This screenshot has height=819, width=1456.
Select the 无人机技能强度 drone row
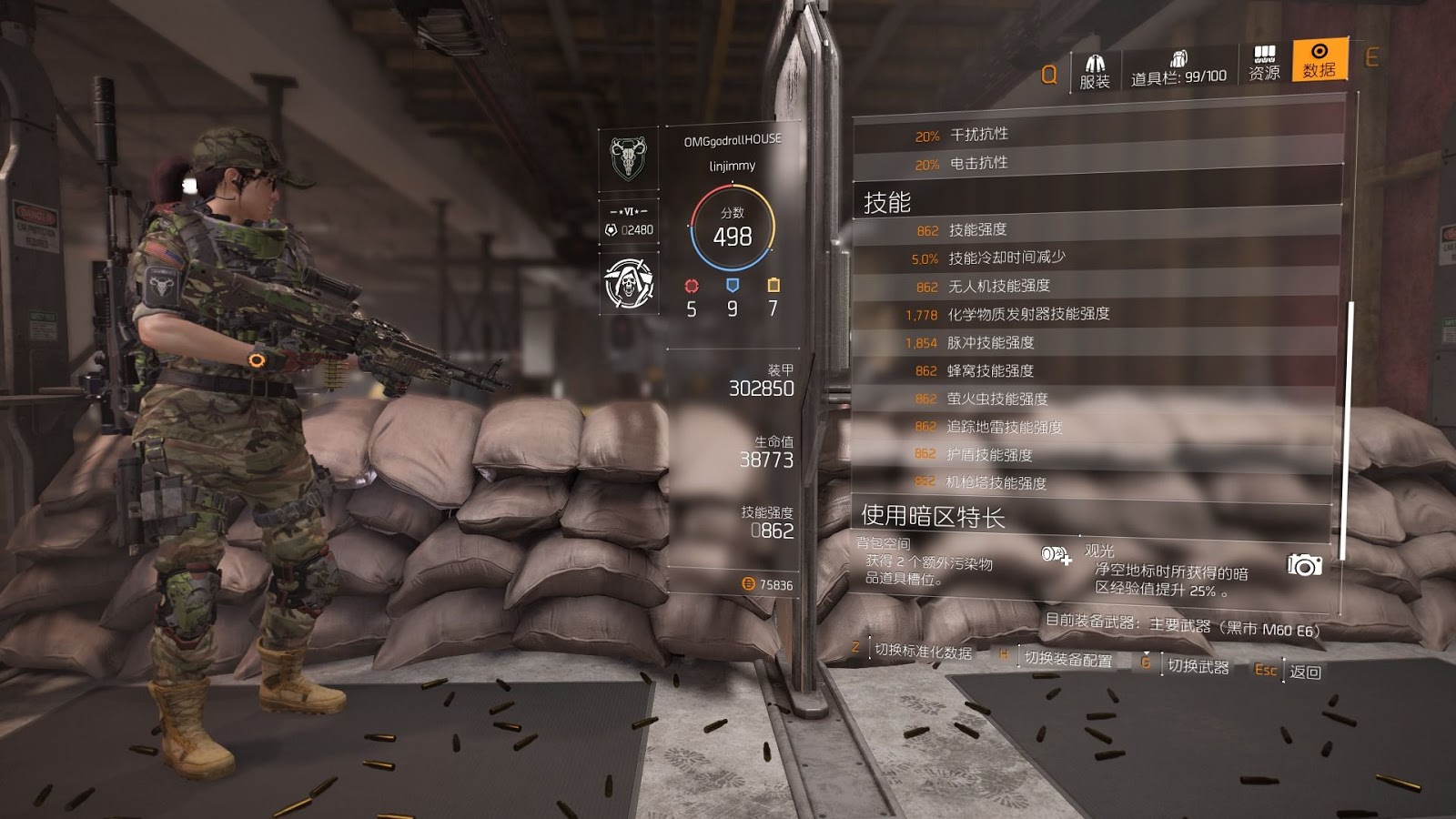click(1095, 286)
